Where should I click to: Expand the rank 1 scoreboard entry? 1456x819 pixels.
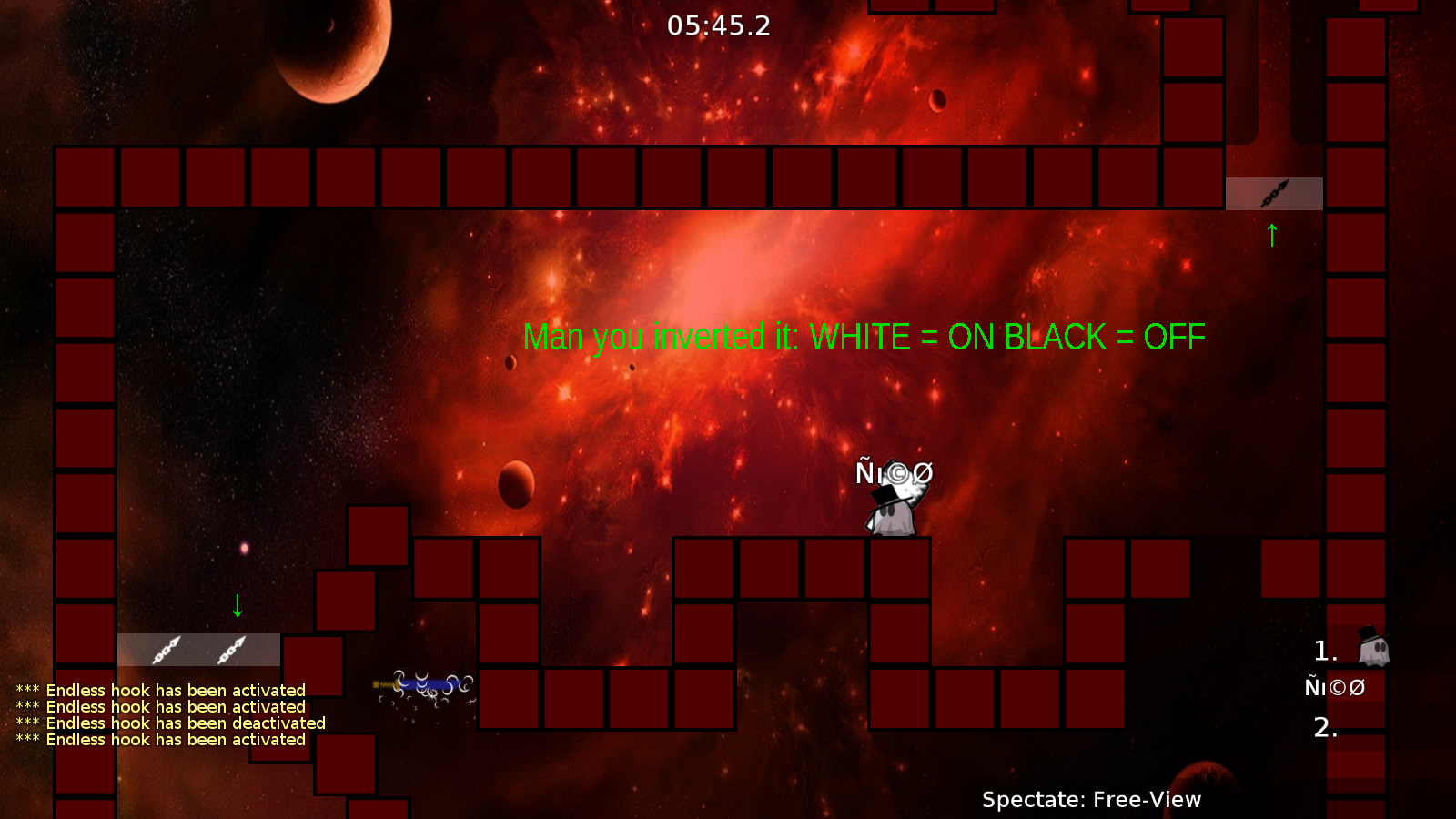(x=1322, y=649)
